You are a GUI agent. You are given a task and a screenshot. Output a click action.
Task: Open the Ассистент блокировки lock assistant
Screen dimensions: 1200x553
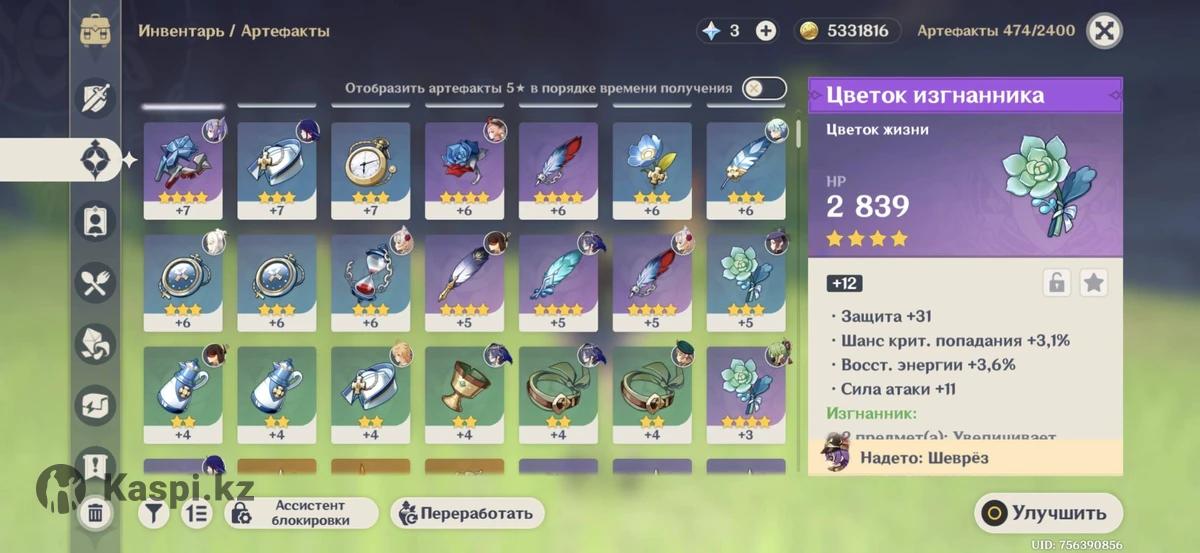[x=301, y=514]
